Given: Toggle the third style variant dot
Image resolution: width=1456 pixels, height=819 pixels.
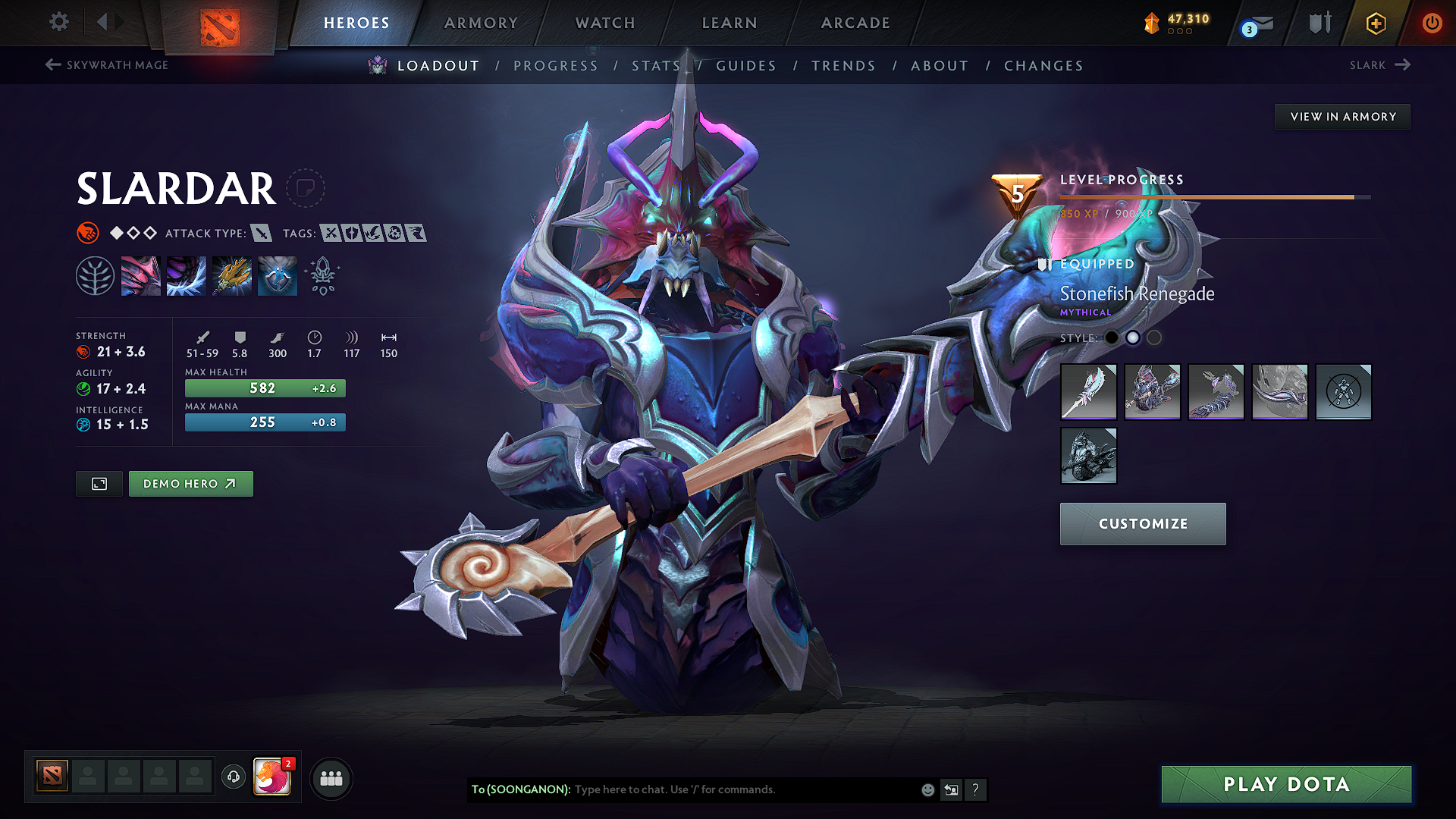Looking at the screenshot, I should [1154, 338].
